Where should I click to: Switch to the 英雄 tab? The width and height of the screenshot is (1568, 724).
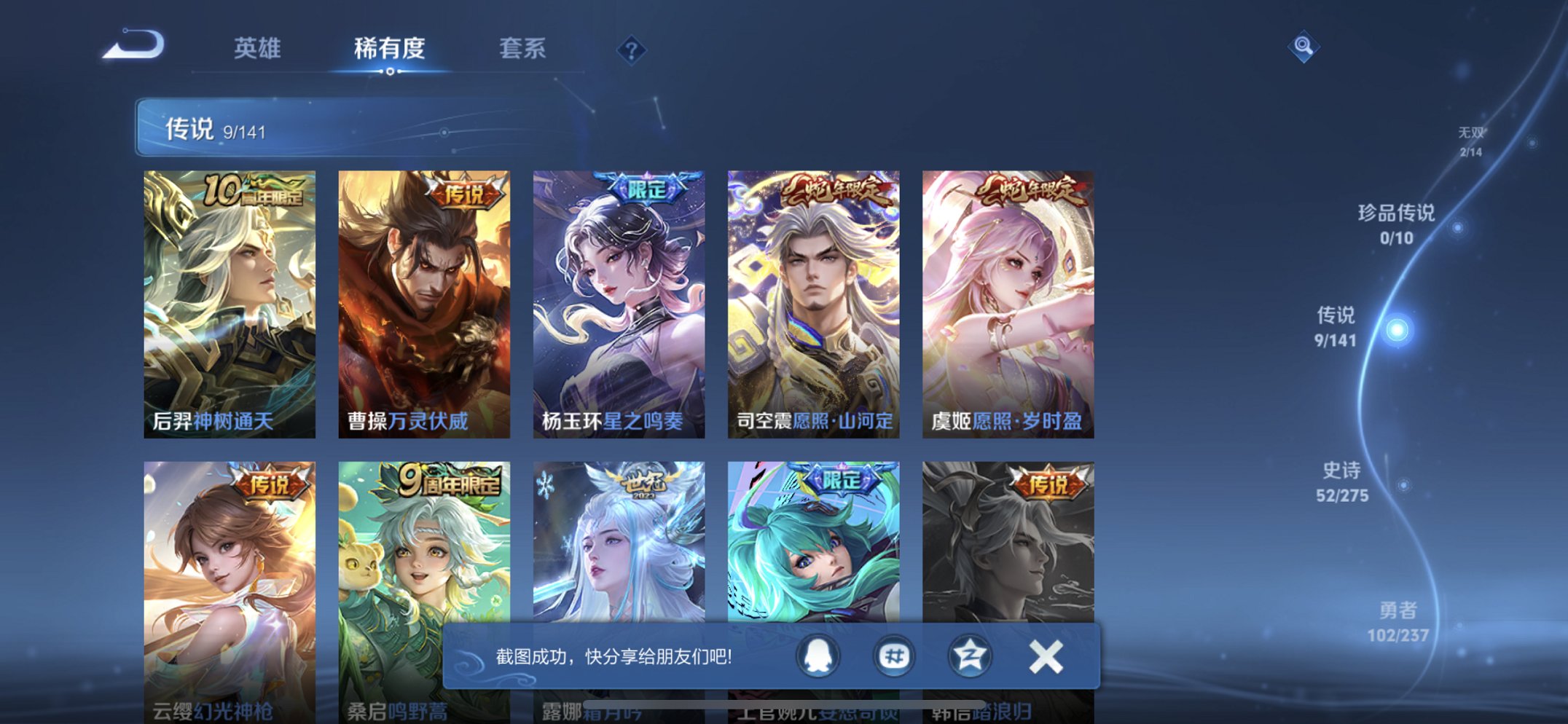pyautogui.click(x=256, y=48)
